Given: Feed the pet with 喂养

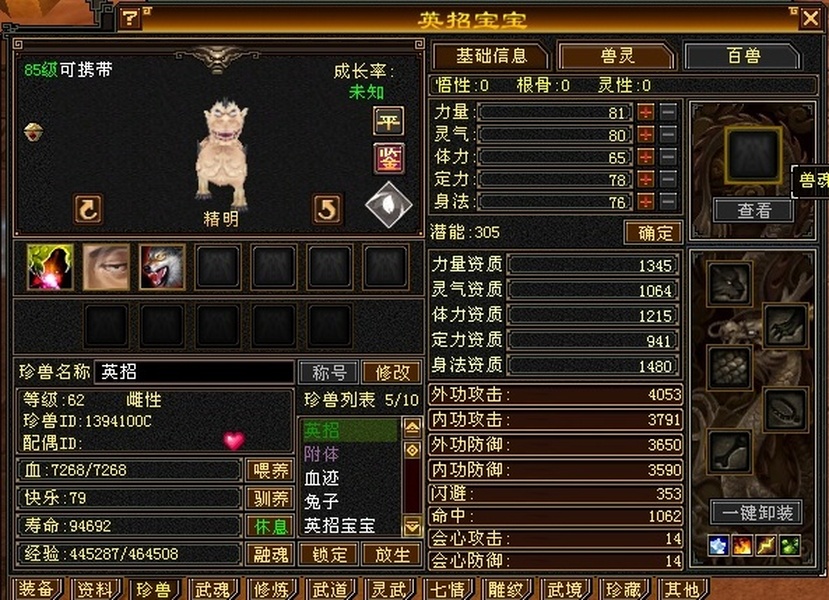Looking at the screenshot, I should [268, 470].
